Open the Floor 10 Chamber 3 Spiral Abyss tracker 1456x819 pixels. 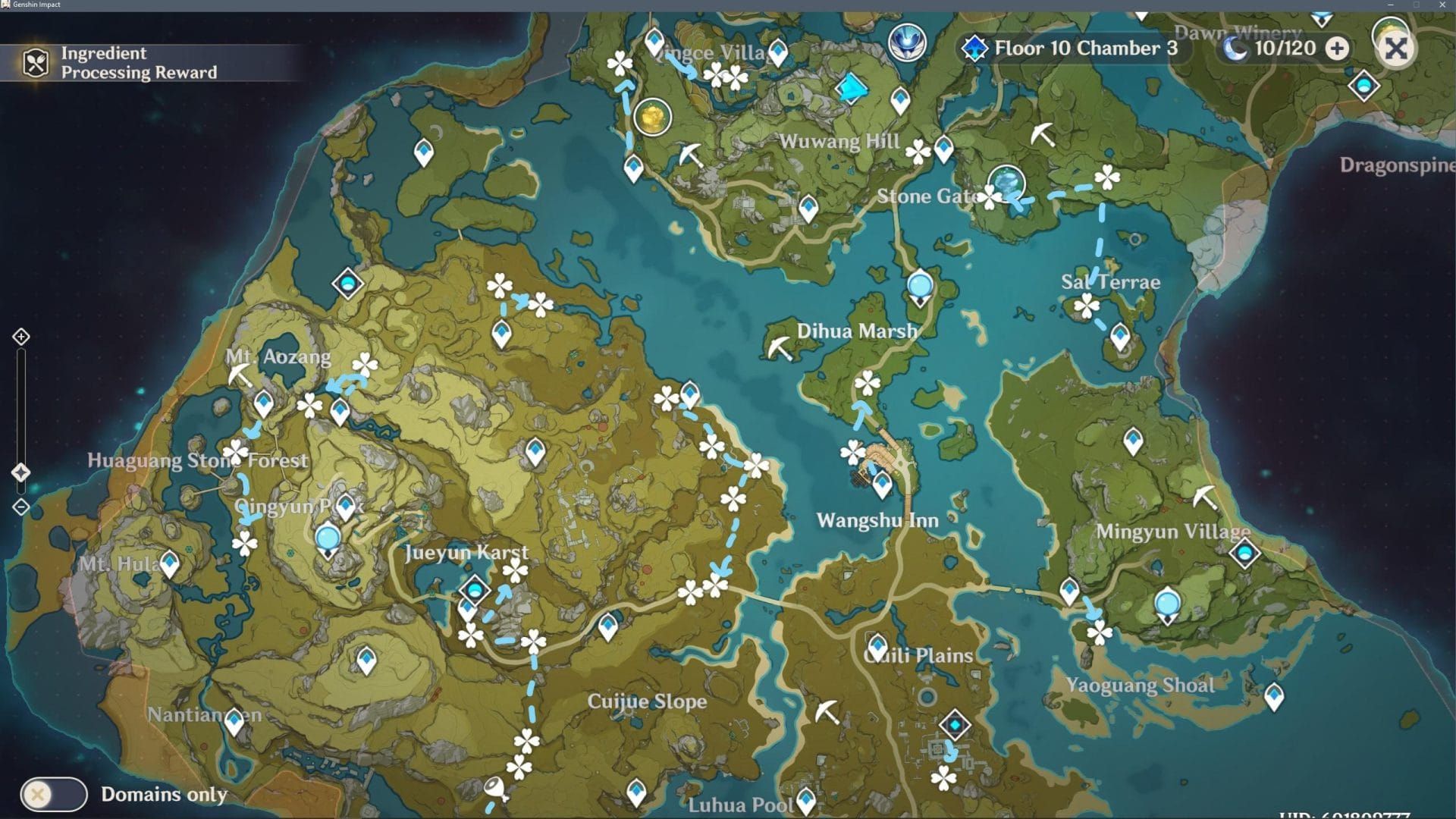click(x=1073, y=49)
